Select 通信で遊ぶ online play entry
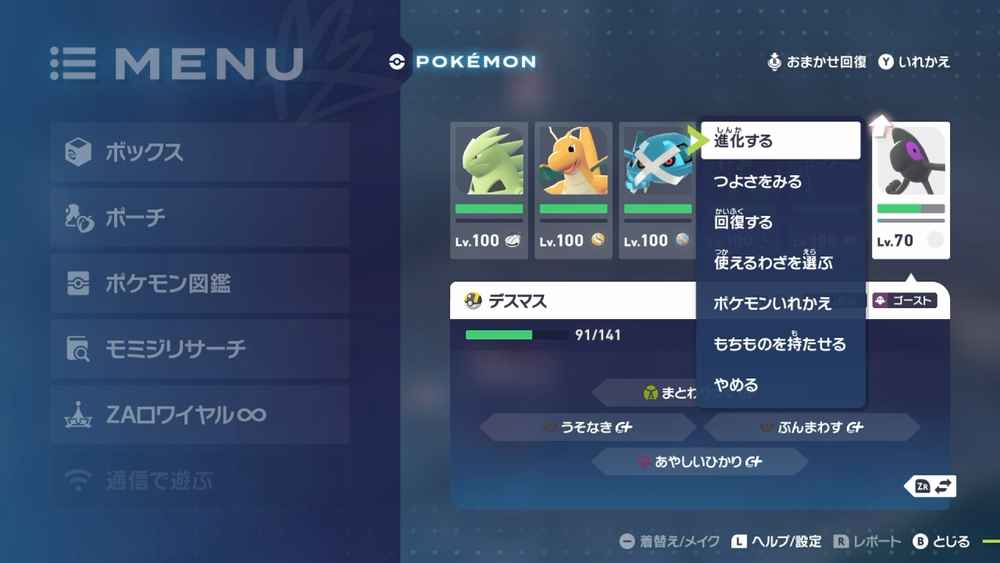Image resolution: width=1000 pixels, height=563 pixels. 200,481
